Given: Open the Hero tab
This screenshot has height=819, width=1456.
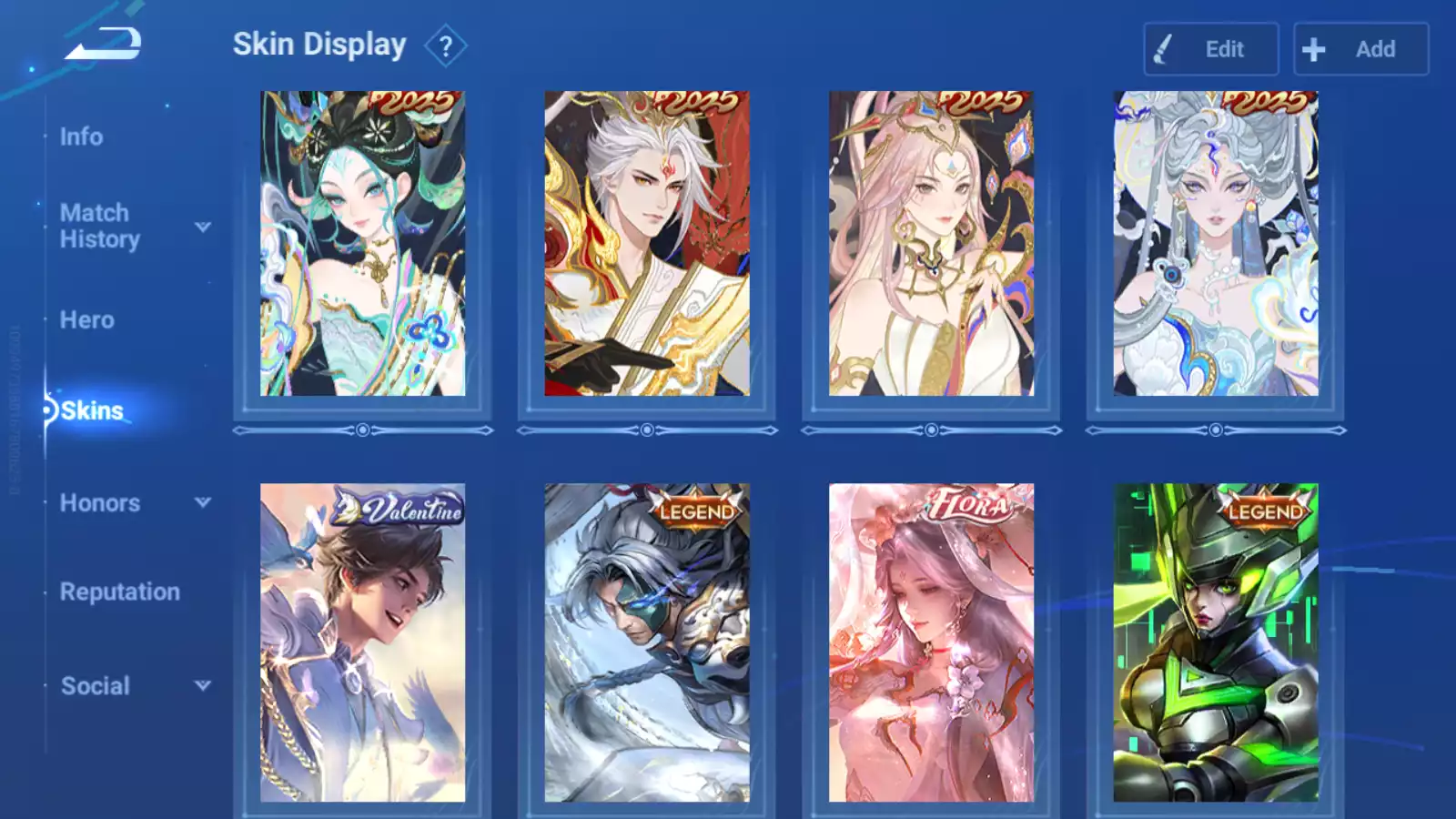Looking at the screenshot, I should pos(87,320).
